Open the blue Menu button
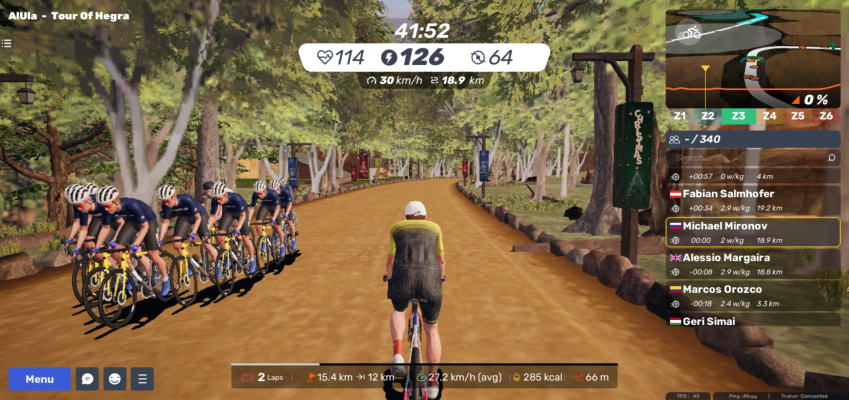 pyautogui.click(x=40, y=379)
